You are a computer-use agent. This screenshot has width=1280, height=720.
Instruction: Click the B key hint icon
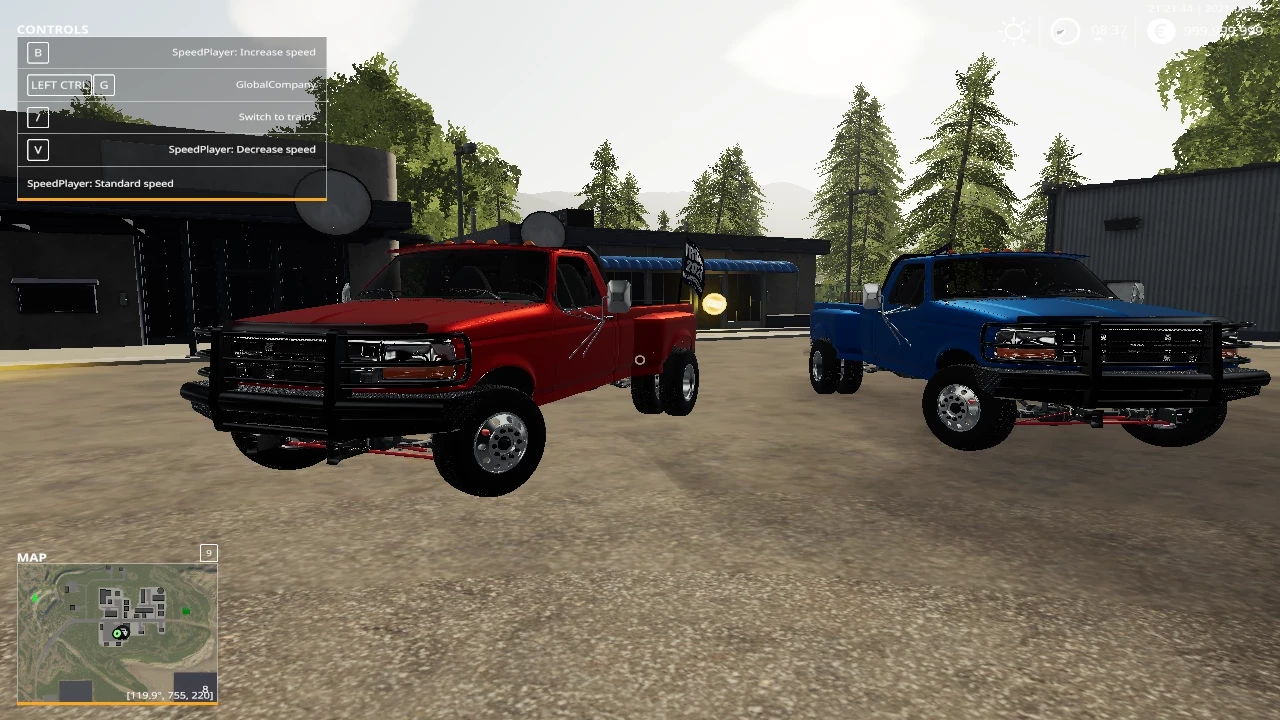click(x=37, y=52)
